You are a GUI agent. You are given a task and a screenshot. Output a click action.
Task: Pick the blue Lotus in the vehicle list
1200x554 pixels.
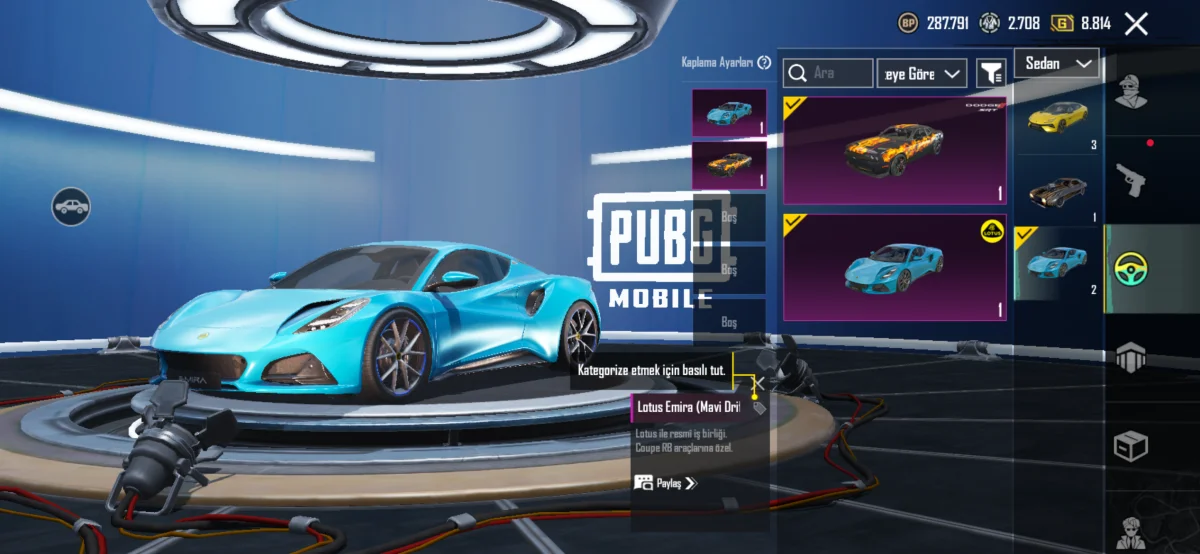click(x=1058, y=262)
